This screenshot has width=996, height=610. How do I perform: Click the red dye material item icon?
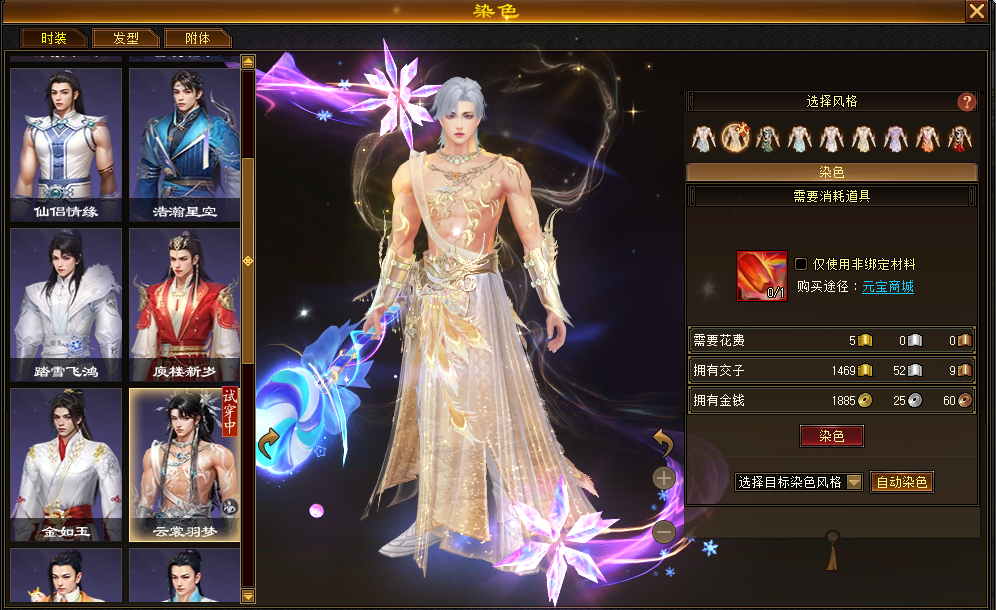tap(762, 276)
